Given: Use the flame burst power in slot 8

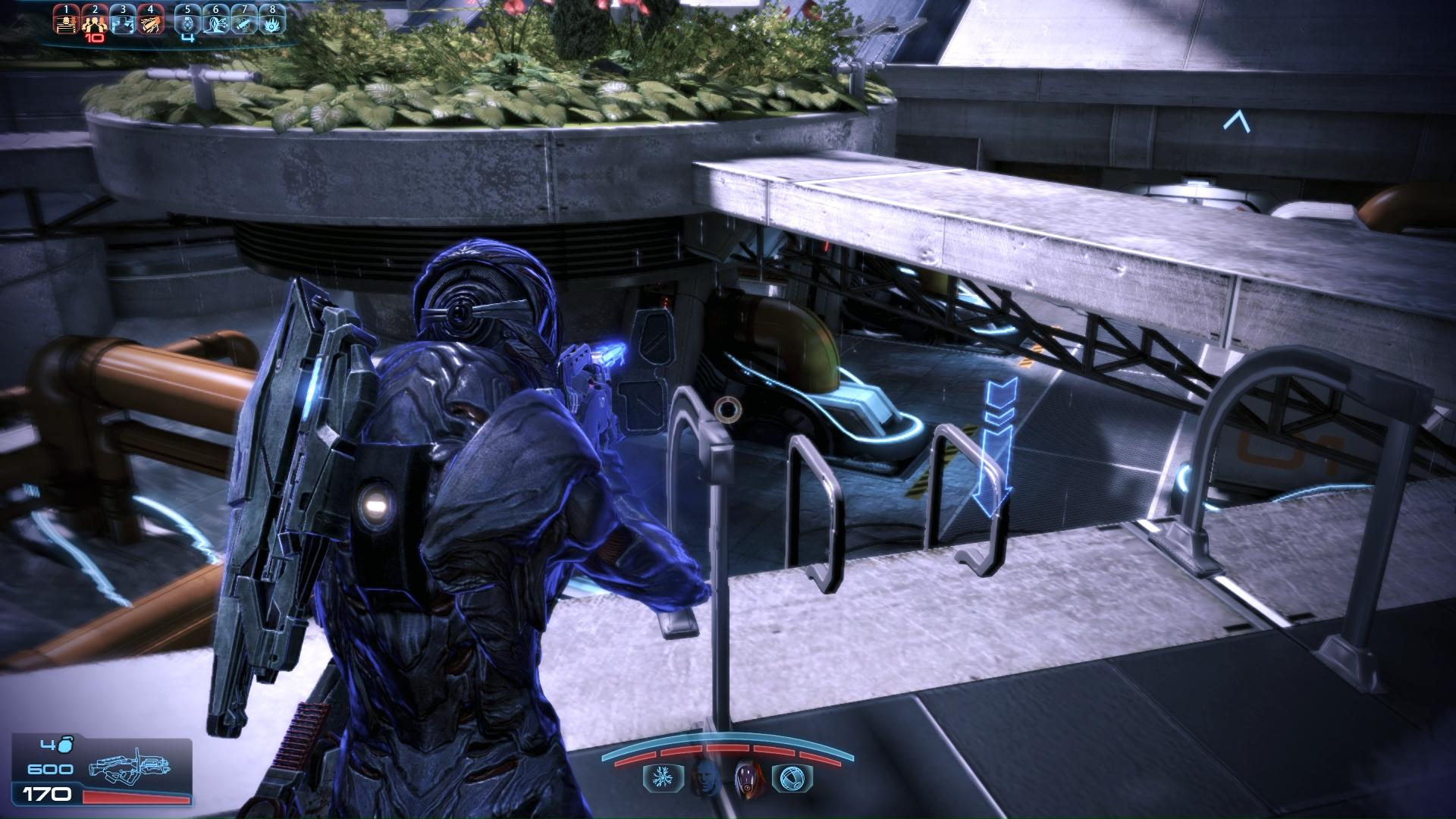Looking at the screenshot, I should point(272,22).
